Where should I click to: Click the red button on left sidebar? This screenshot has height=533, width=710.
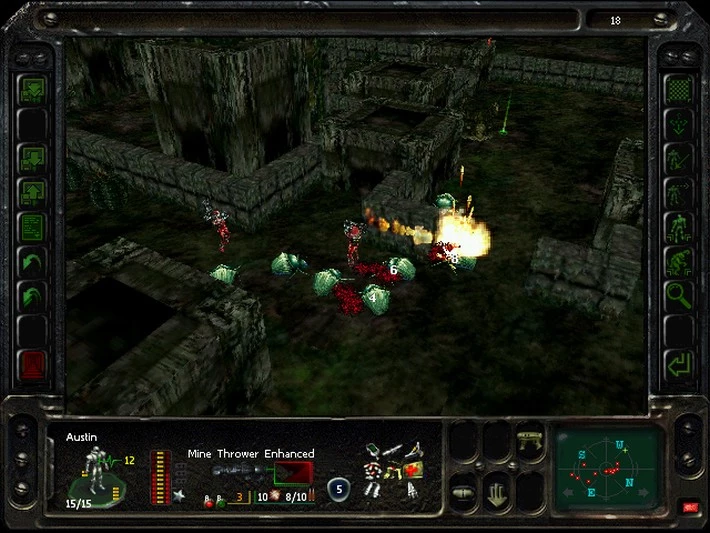[x=33, y=365]
